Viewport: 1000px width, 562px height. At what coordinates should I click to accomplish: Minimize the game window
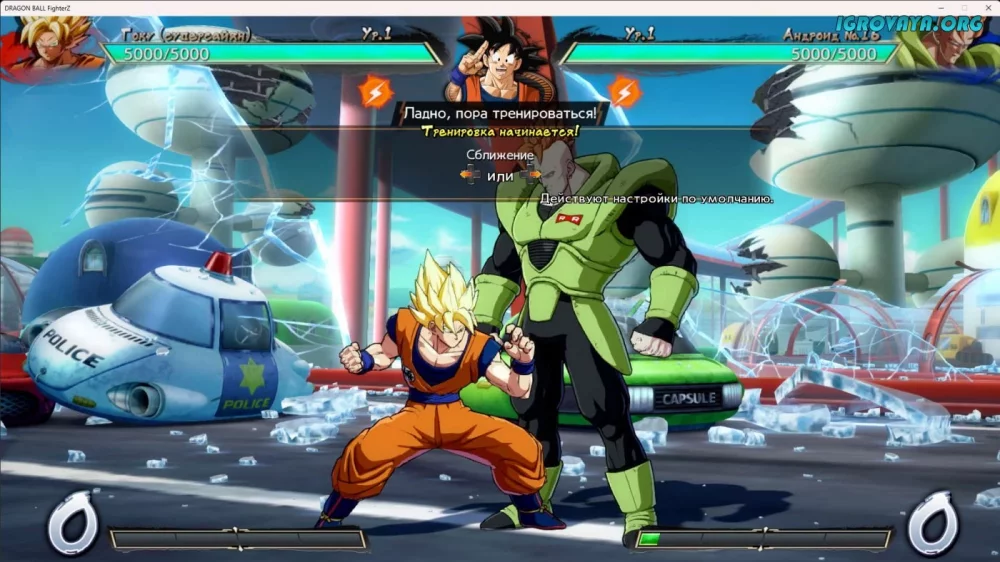pyautogui.click(x=942, y=7)
